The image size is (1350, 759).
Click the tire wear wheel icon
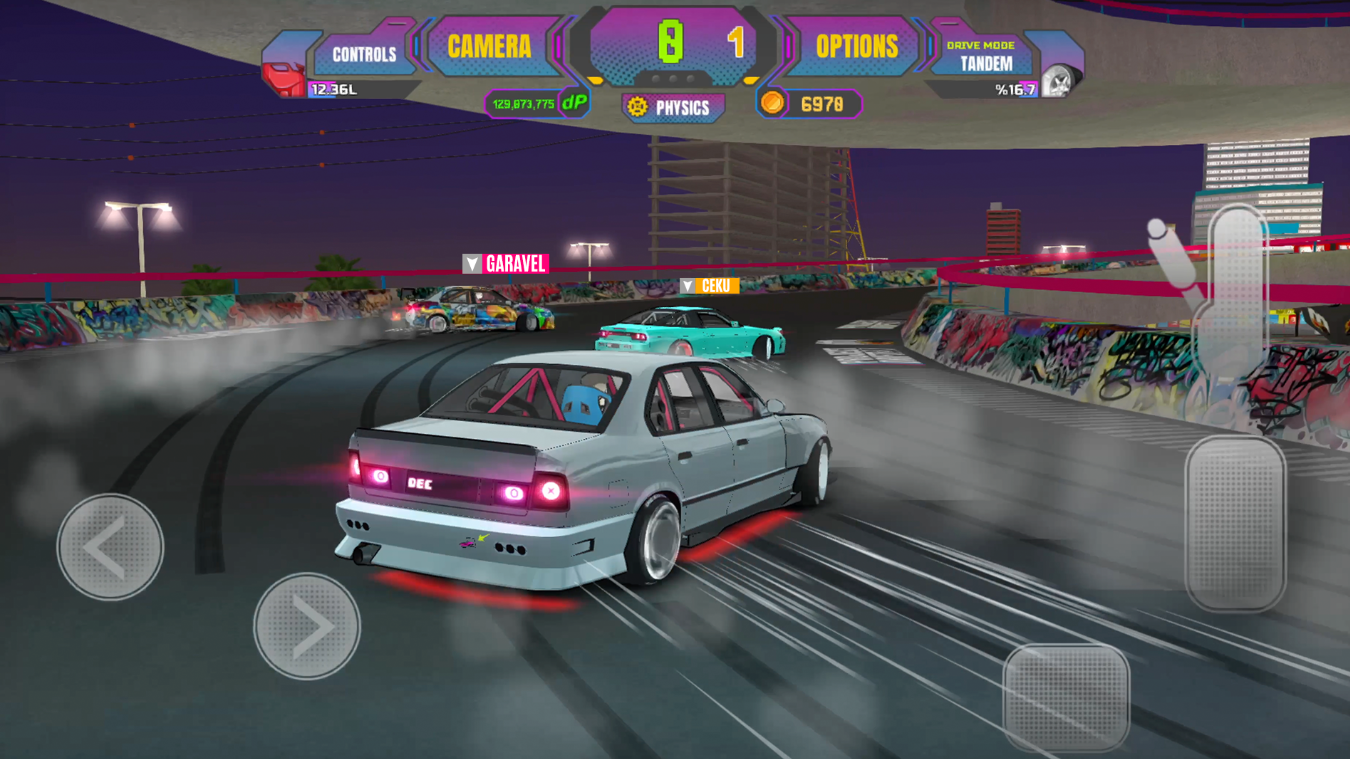click(x=1058, y=81)
